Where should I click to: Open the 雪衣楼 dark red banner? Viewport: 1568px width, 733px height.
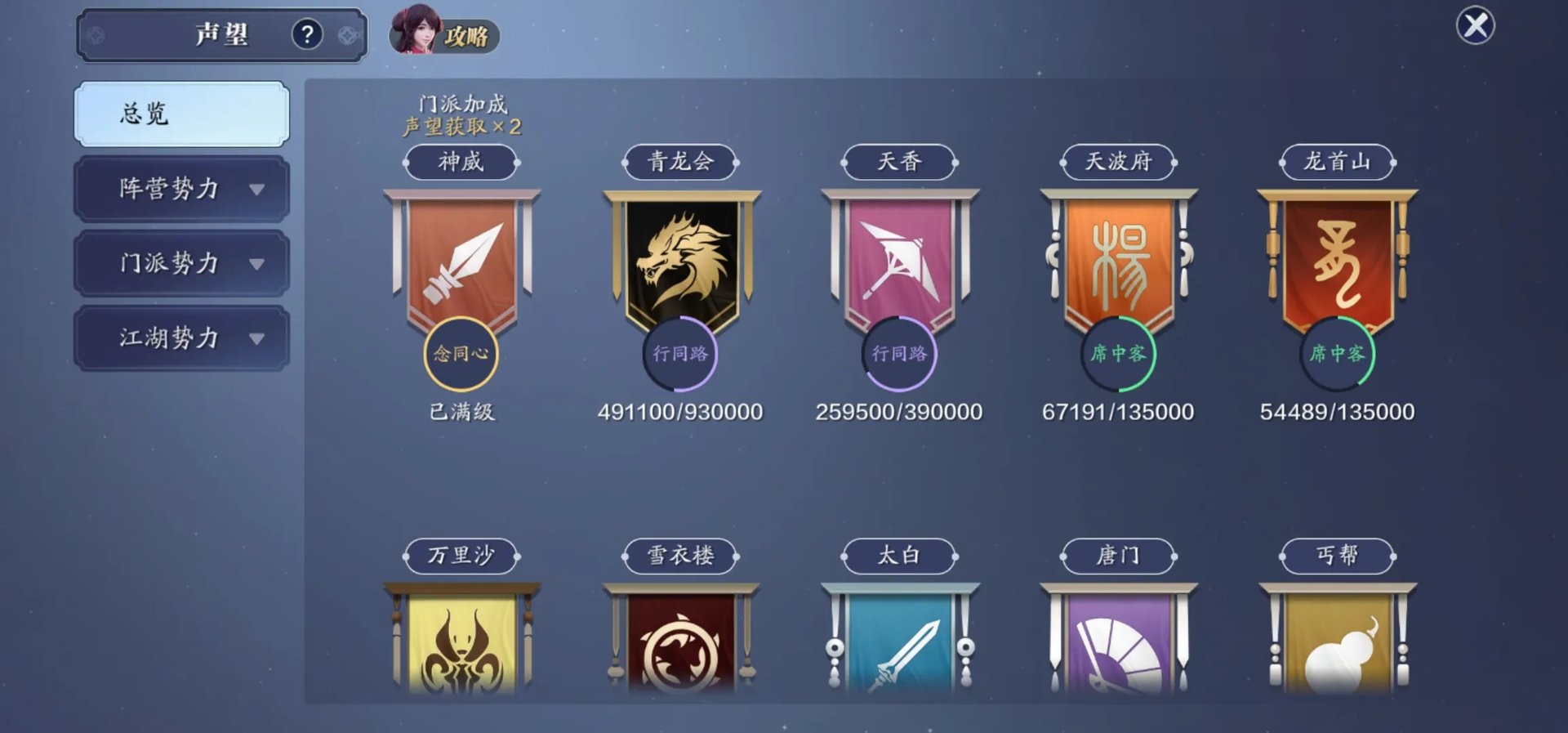[681, 641]
